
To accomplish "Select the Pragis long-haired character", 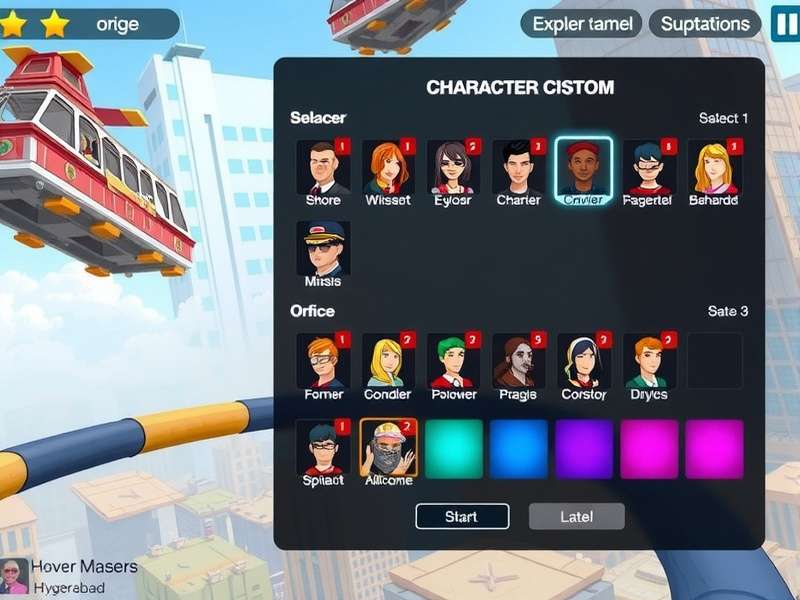I will point(518,361).
